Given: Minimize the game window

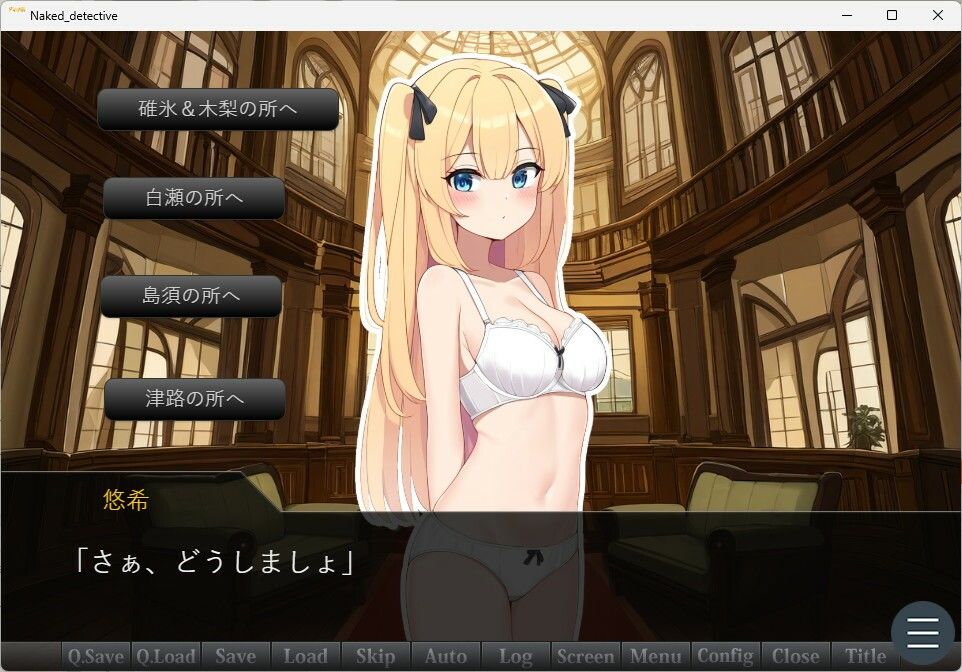Looking at the screenshot, I should coord(846,15).
